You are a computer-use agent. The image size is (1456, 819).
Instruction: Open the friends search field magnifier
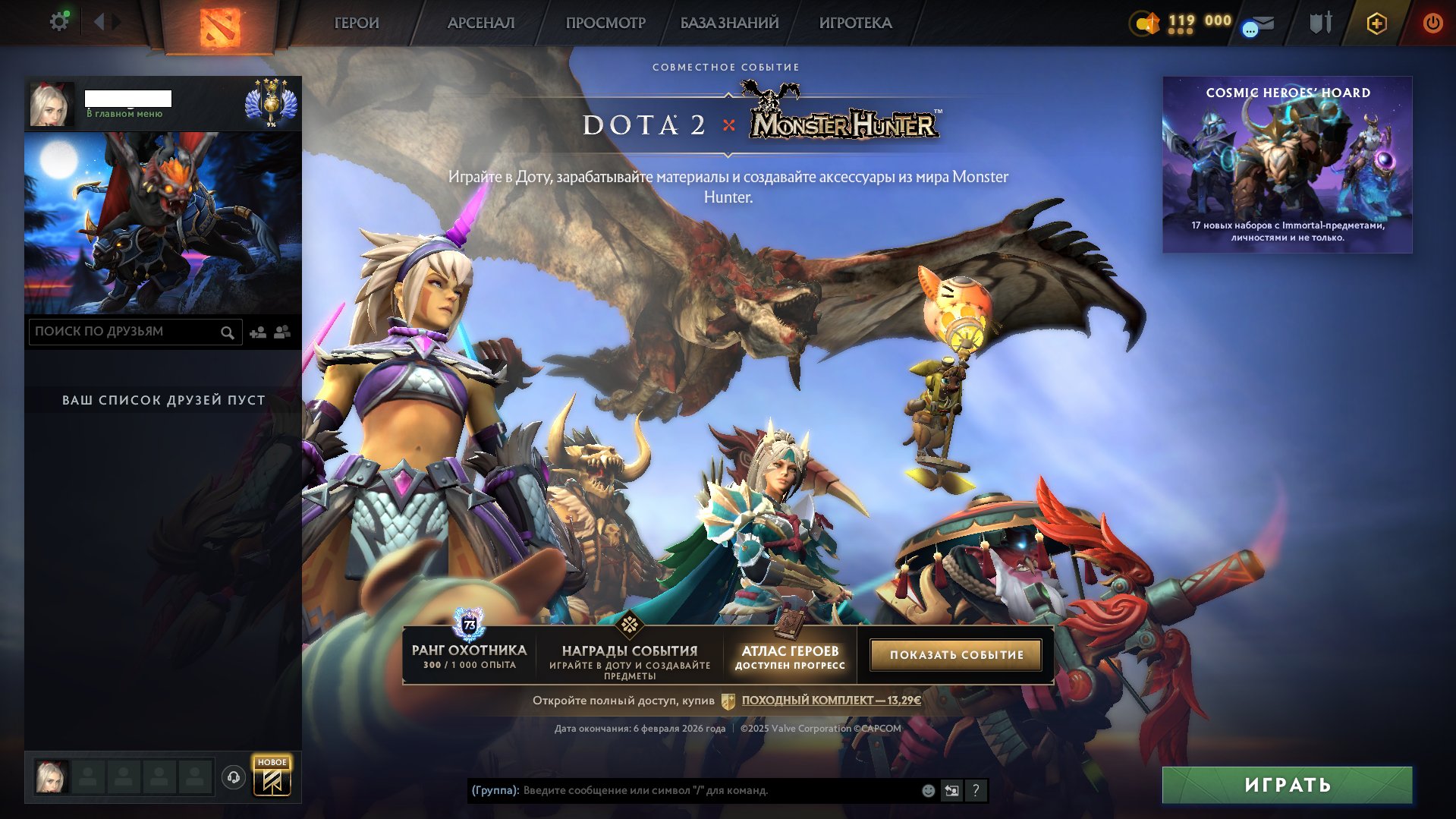228,332
